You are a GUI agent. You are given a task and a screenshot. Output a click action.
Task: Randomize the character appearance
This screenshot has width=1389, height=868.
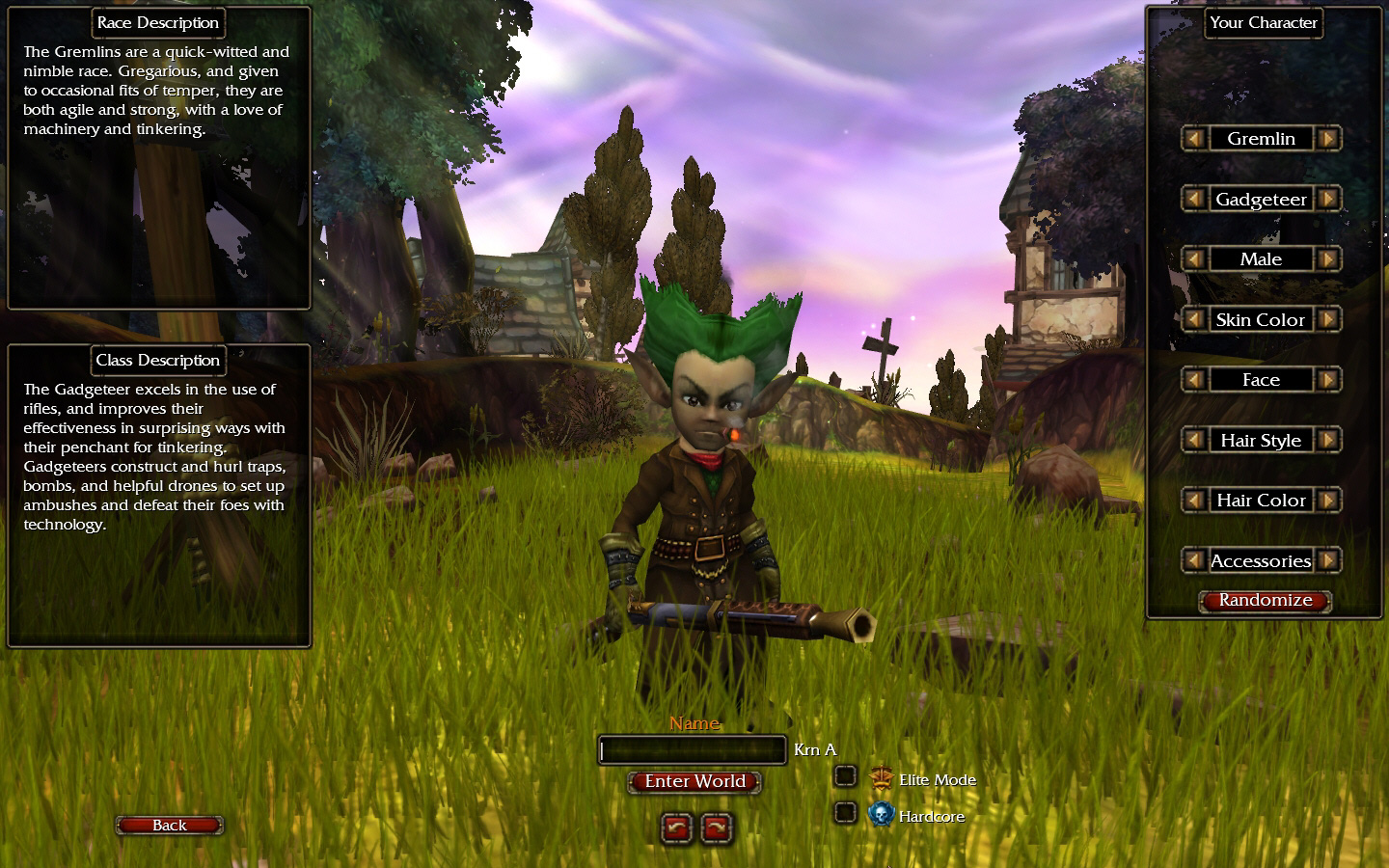(1265, 600)
